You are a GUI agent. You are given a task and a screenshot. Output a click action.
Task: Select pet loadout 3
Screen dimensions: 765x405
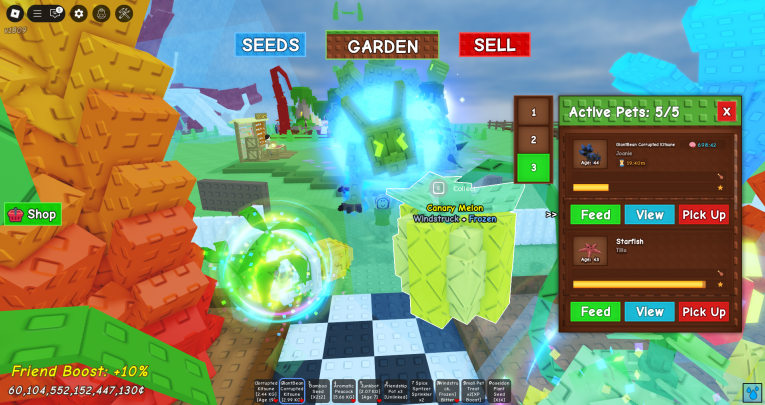533,168
